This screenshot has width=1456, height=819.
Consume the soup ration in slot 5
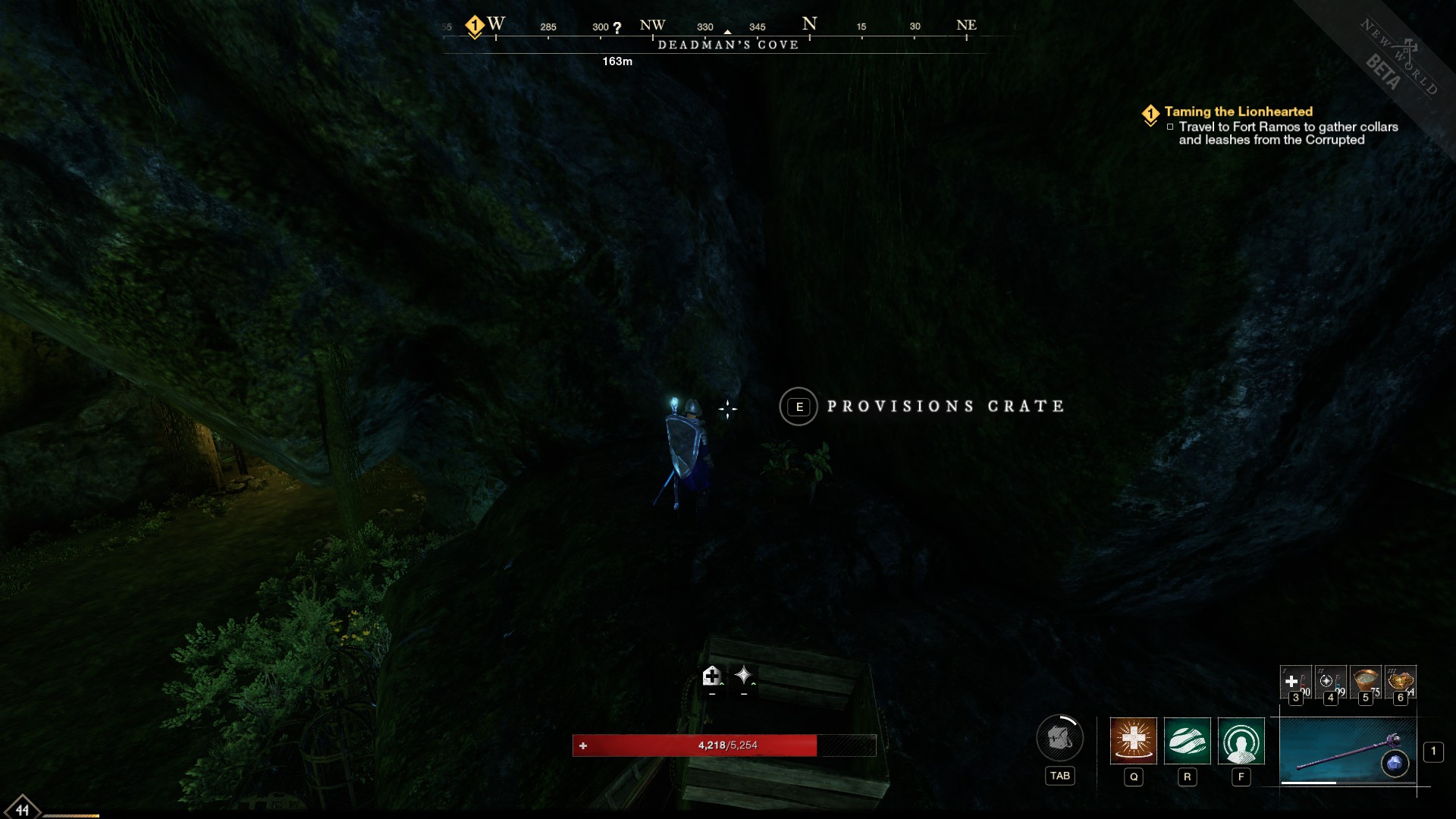click(1365, 681)
